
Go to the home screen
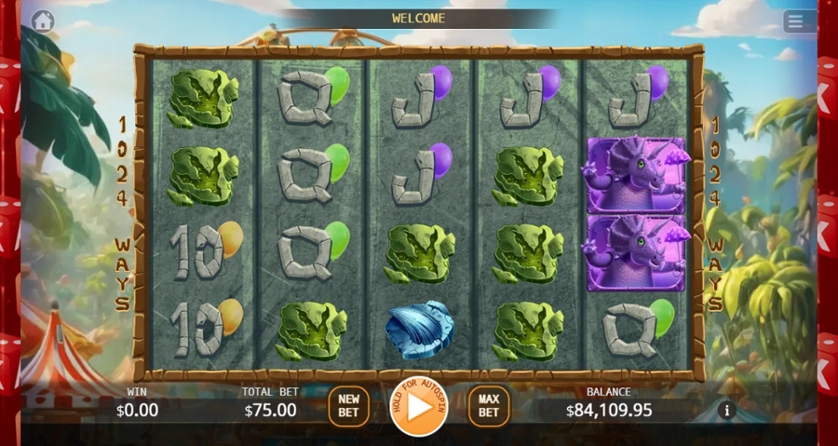point(43,21)
